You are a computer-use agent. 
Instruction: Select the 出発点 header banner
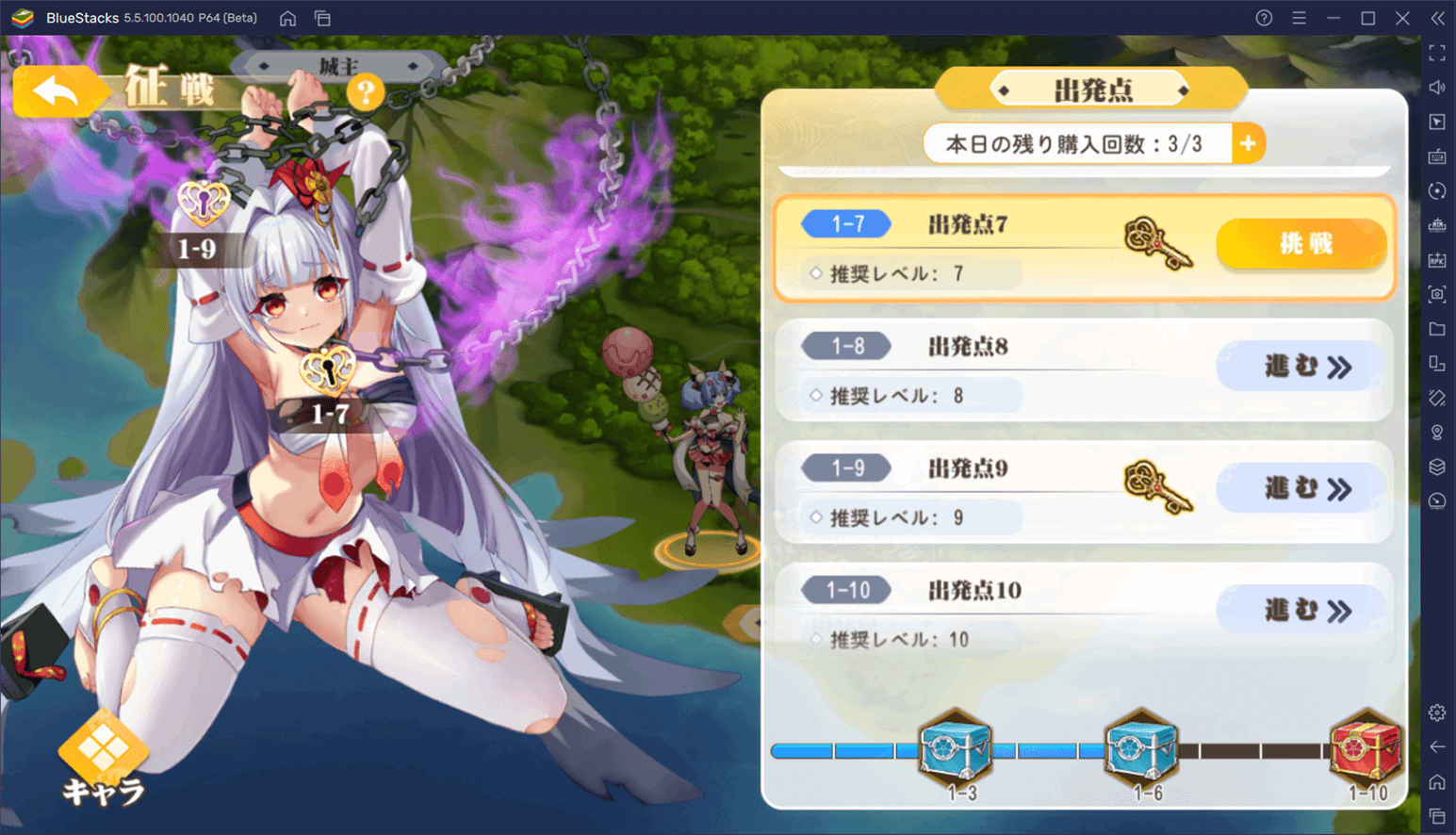point(1090,90)
